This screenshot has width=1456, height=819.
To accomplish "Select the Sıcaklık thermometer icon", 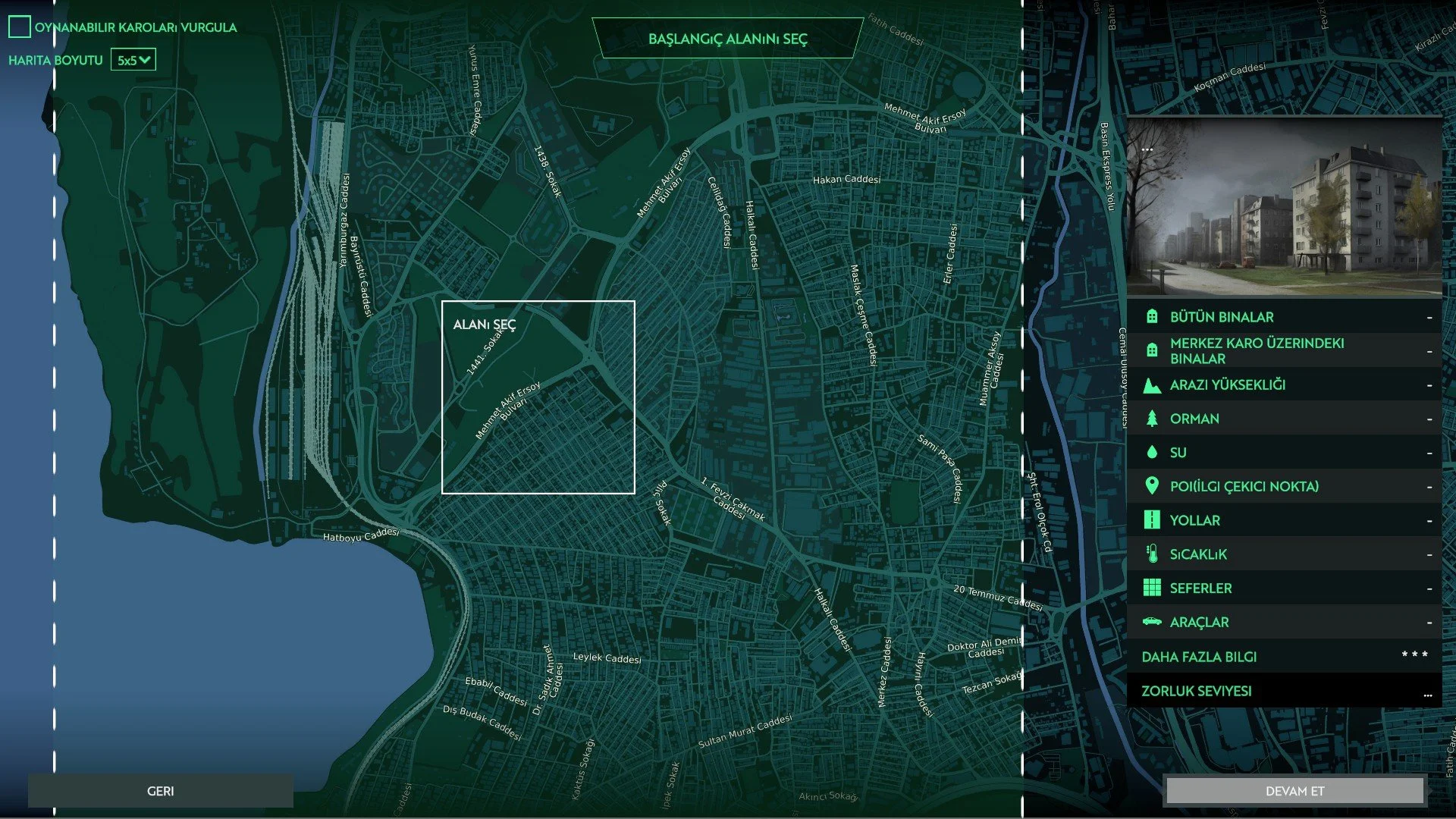I will click(1153, 554).
